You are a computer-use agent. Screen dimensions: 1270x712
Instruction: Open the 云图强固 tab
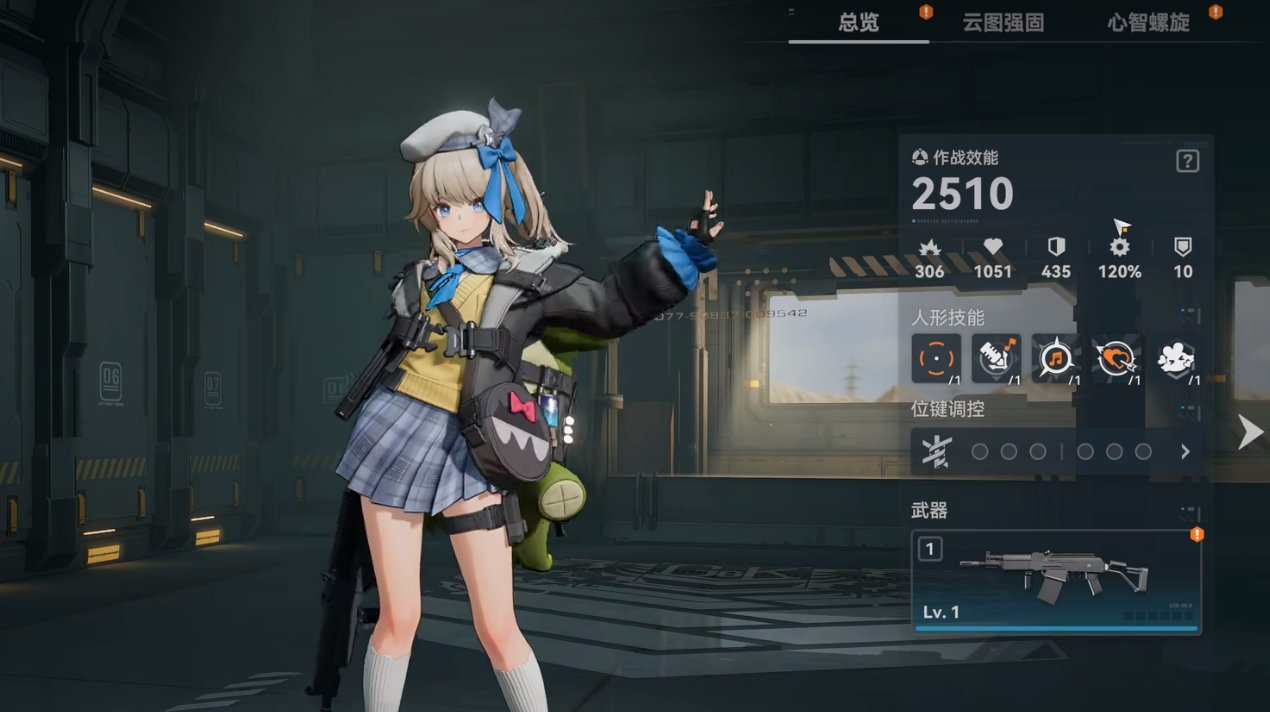[1003, 22]
